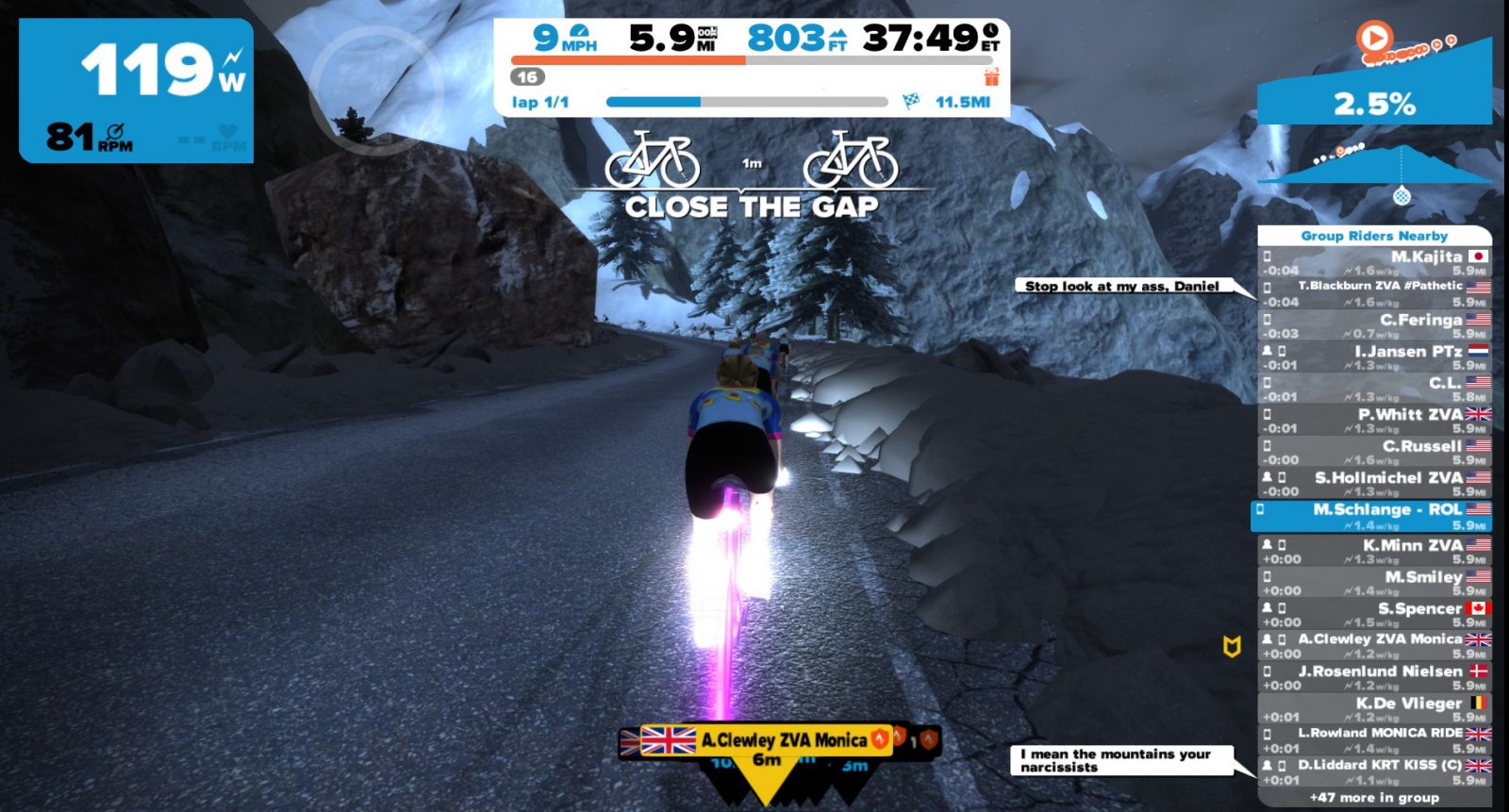Pick D.Liddard KRT KISS (C) from the list

tap(1374, 771)
